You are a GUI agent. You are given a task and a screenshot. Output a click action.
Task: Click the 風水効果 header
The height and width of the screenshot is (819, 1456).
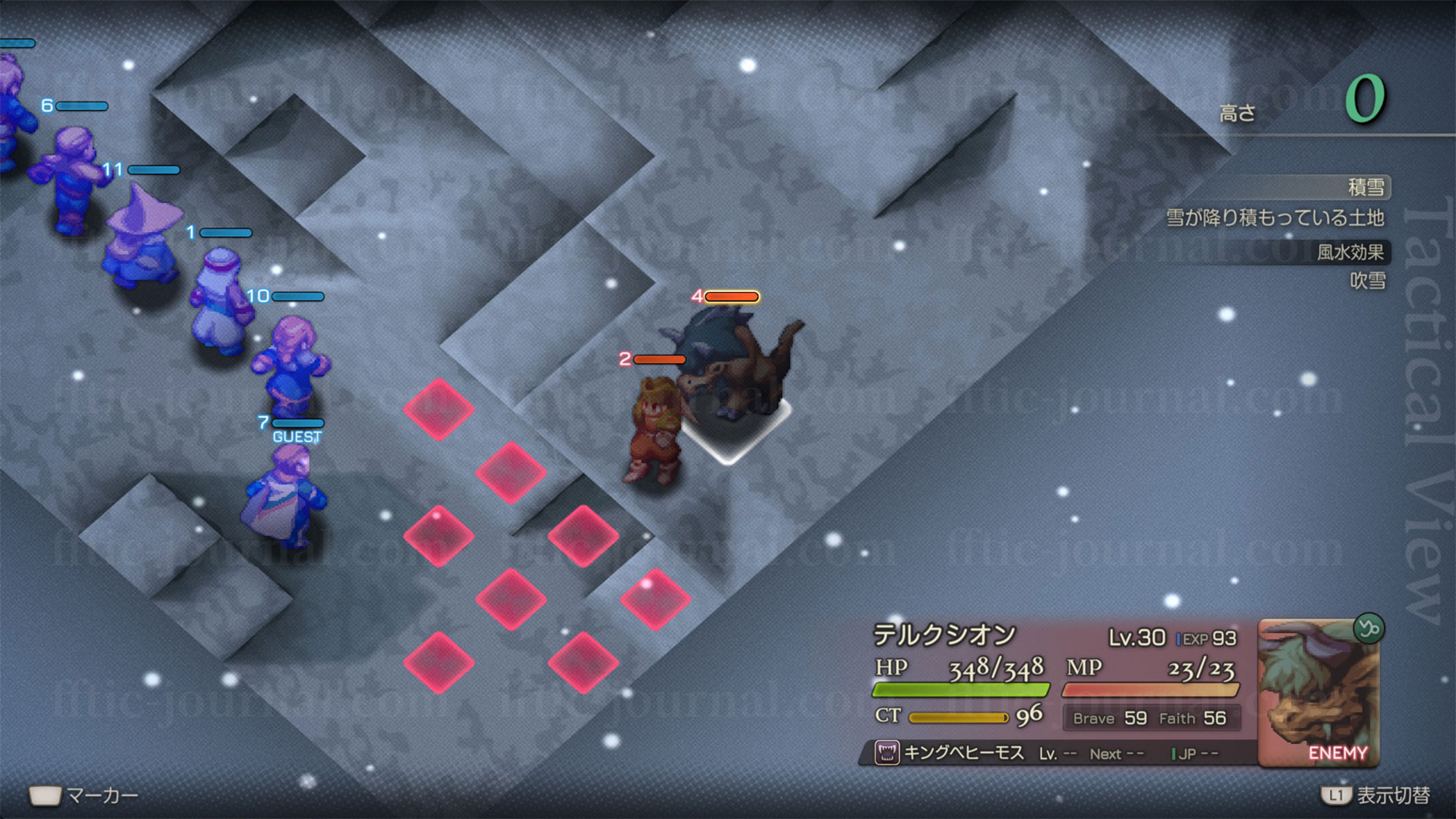click(1349, 251)
